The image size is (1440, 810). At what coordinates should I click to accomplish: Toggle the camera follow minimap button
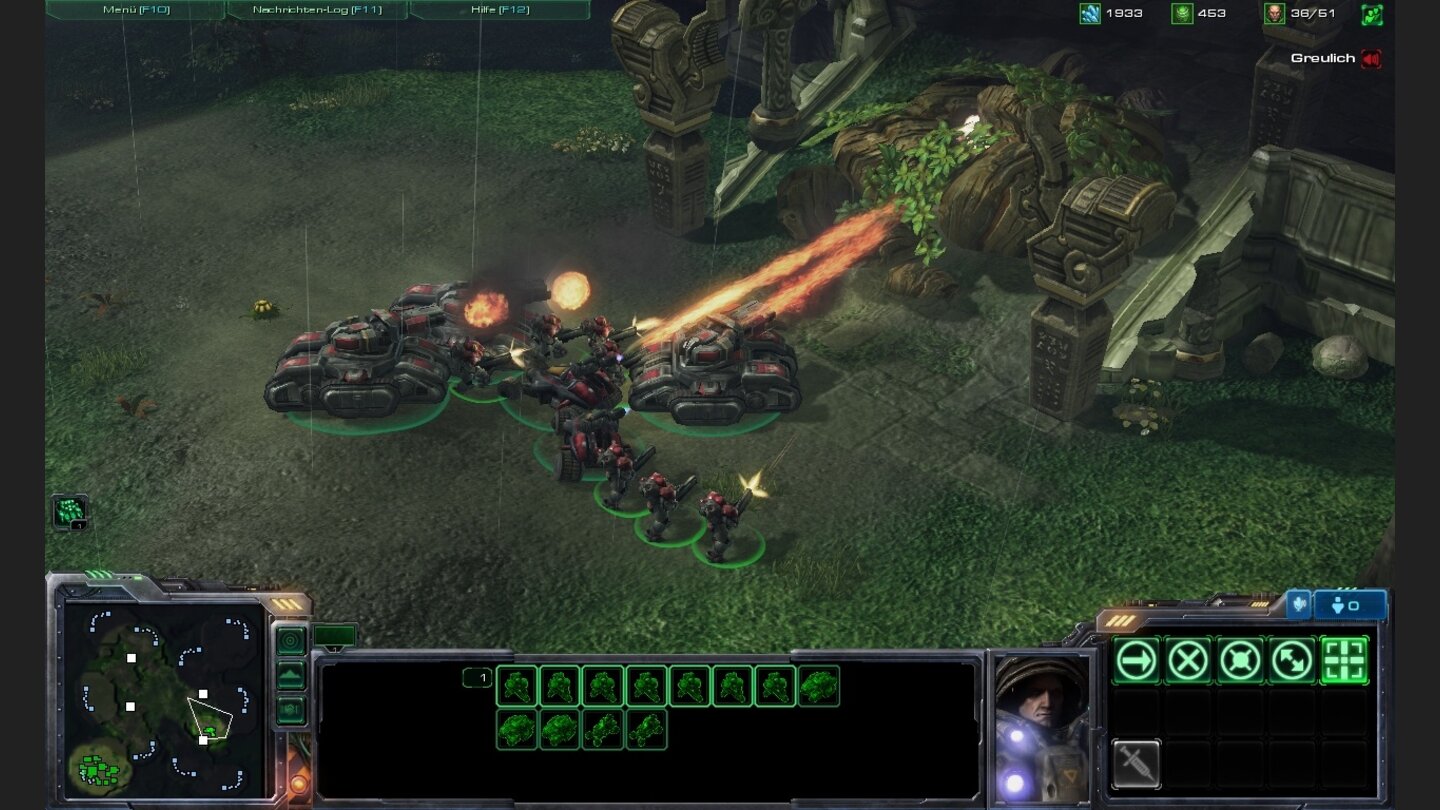[x=290, y=708]
